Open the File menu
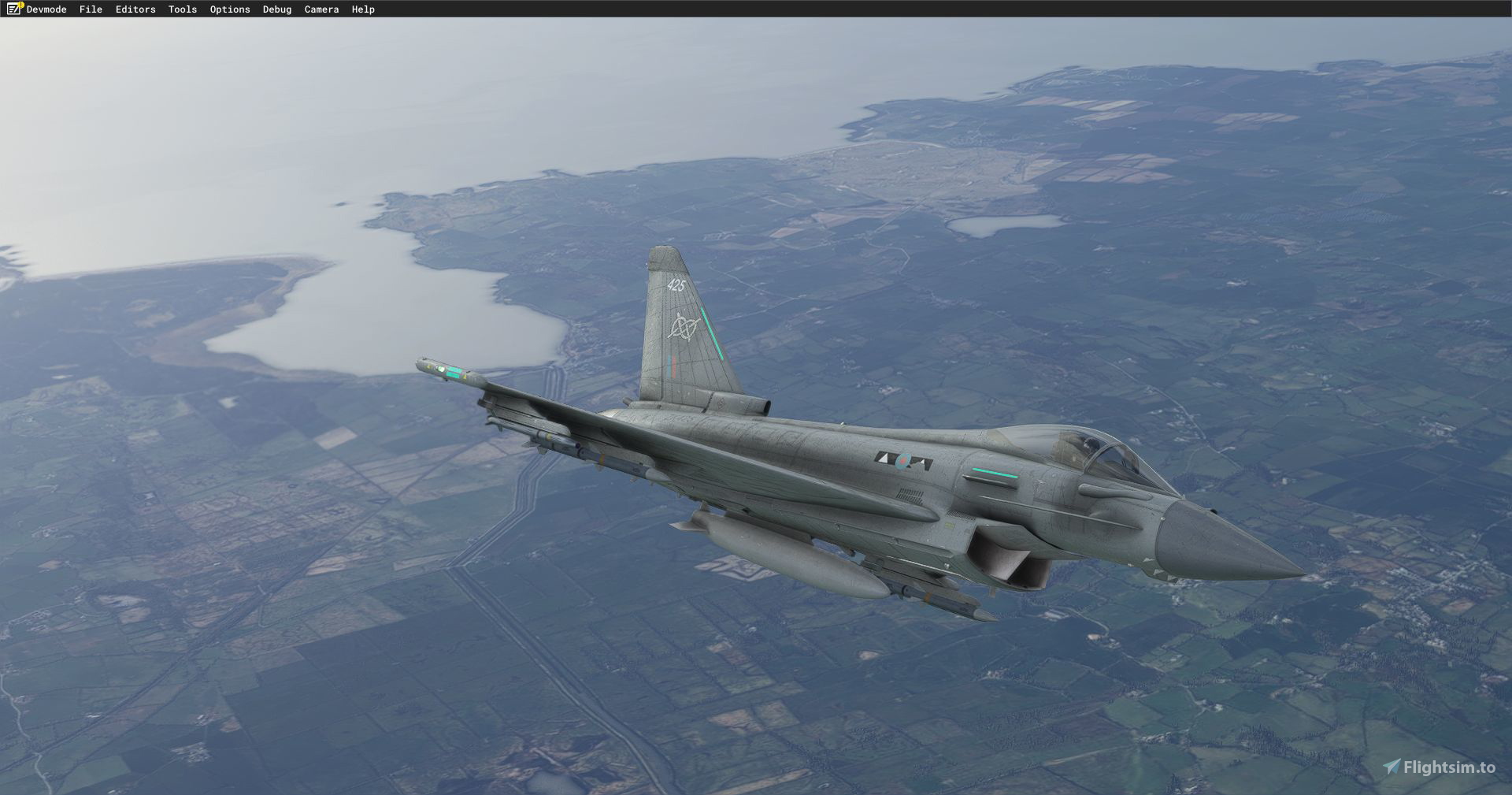This screenshot has width=1512, height=795. (91, 9)
